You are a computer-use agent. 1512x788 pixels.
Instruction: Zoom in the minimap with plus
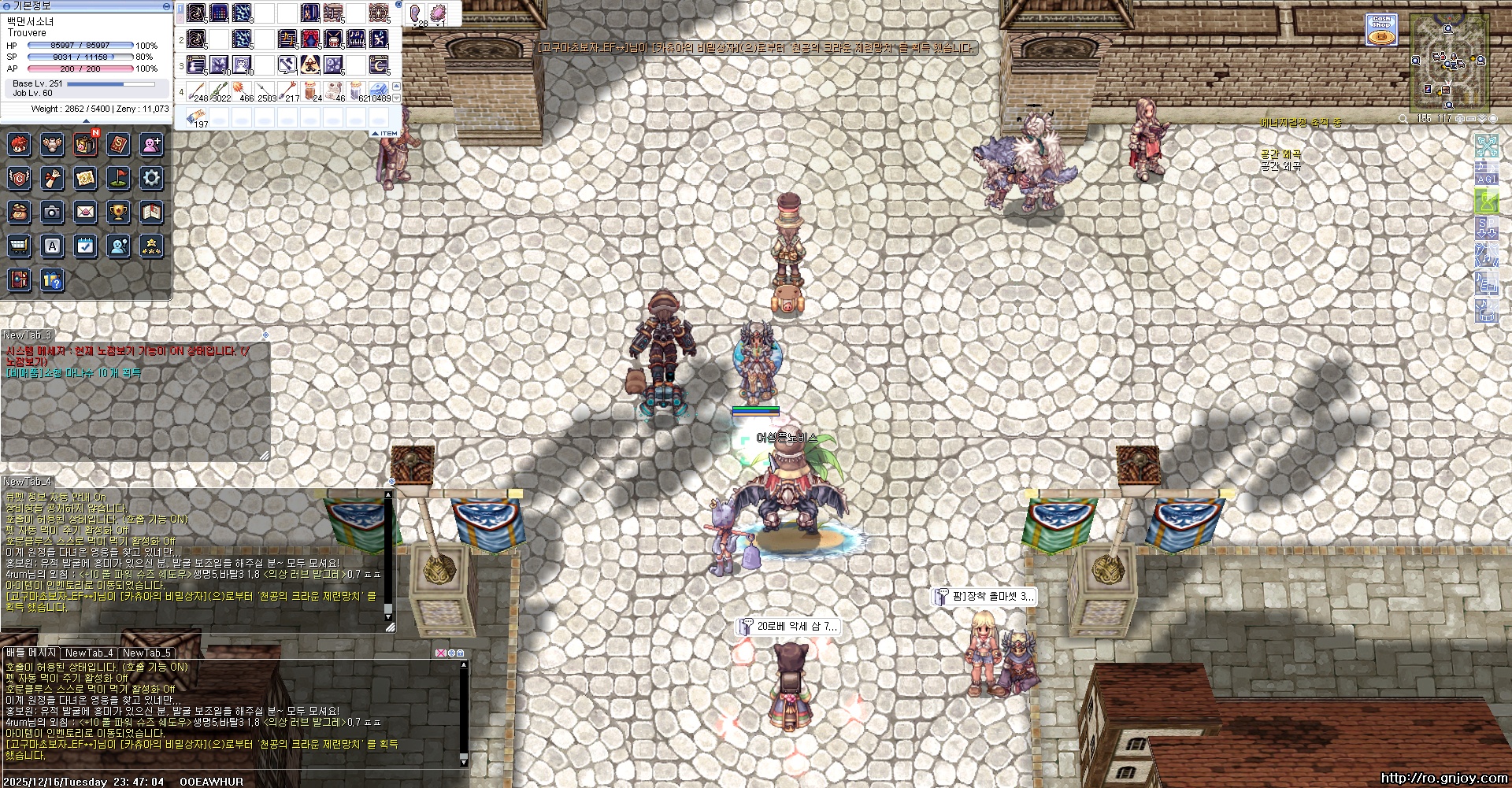1460,119
